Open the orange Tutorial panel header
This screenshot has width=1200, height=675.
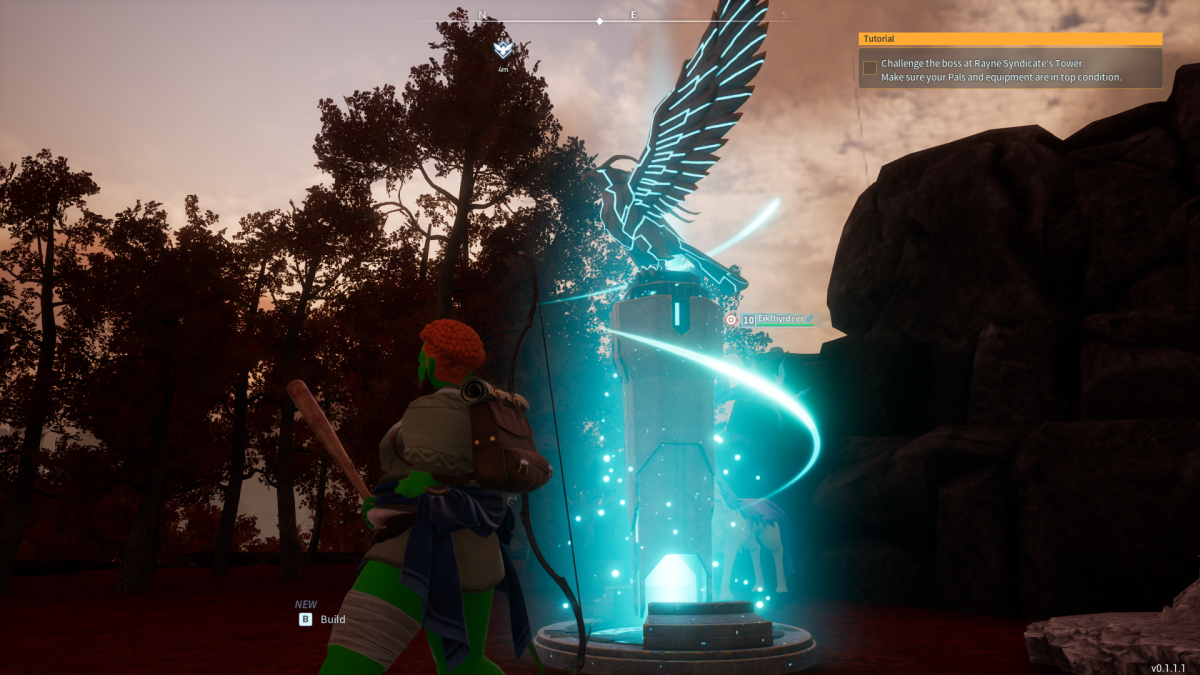click(x=1010, y=39)
